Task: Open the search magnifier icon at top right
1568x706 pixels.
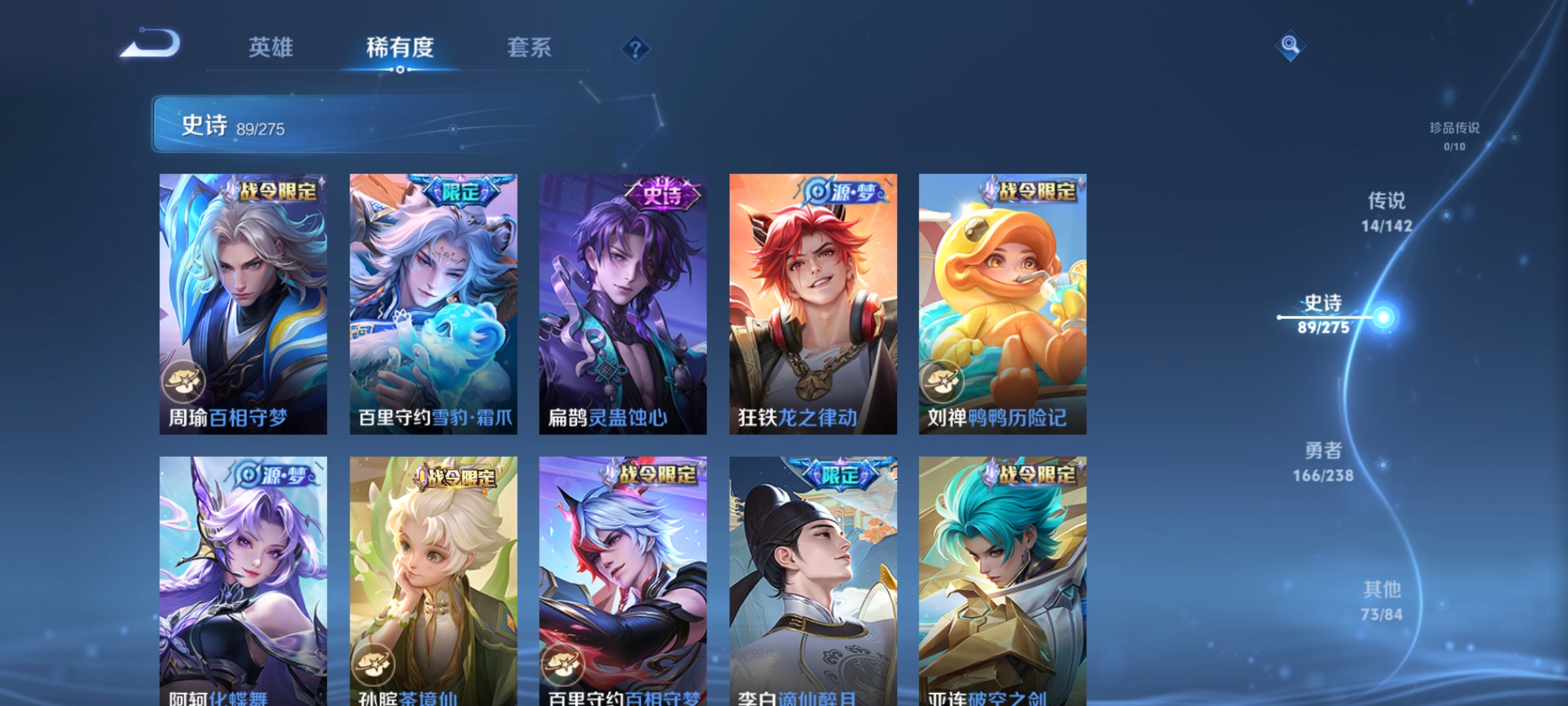Action: coord(1289,46)
